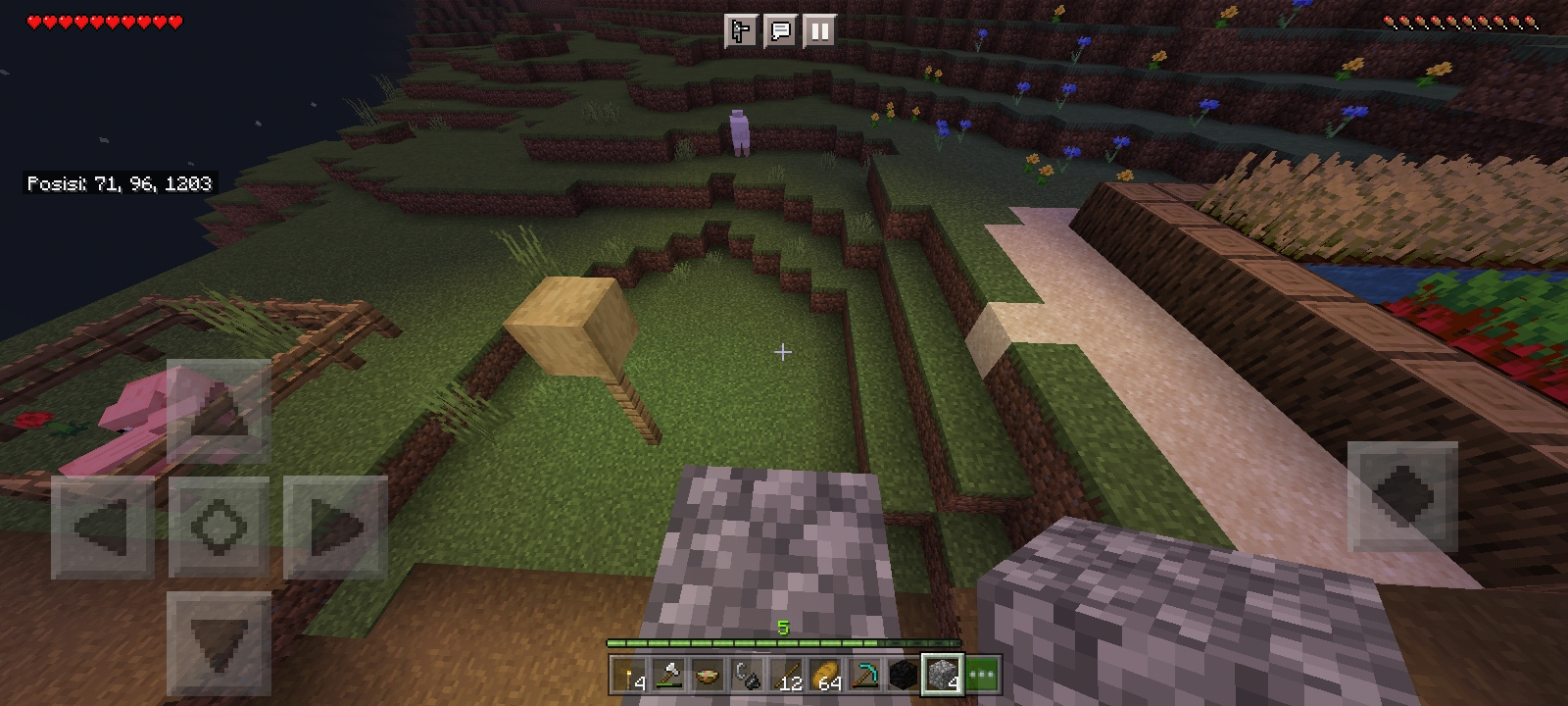1568x706 pixels.
Task: Equip the diamond pickaxe
Action: point(864,676)
